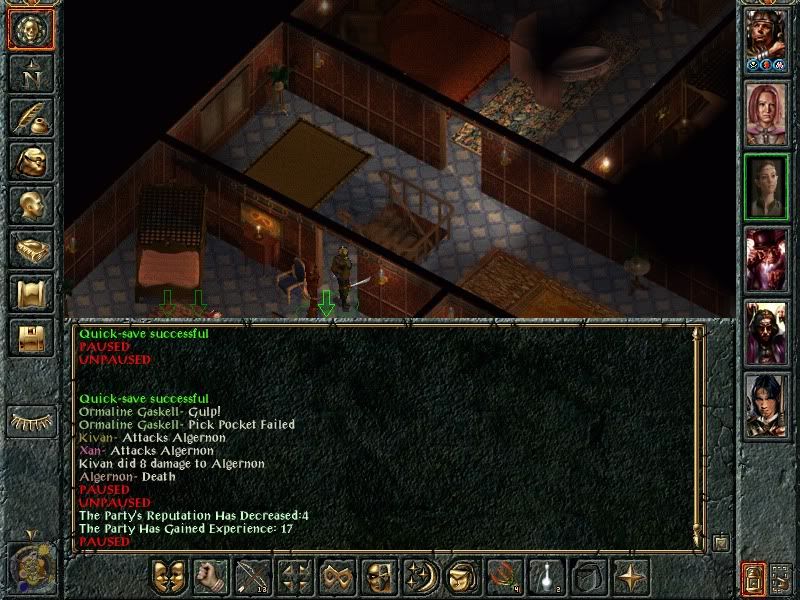Open the mage spellbook icon
800x600 pixels.
pos(31,248)
